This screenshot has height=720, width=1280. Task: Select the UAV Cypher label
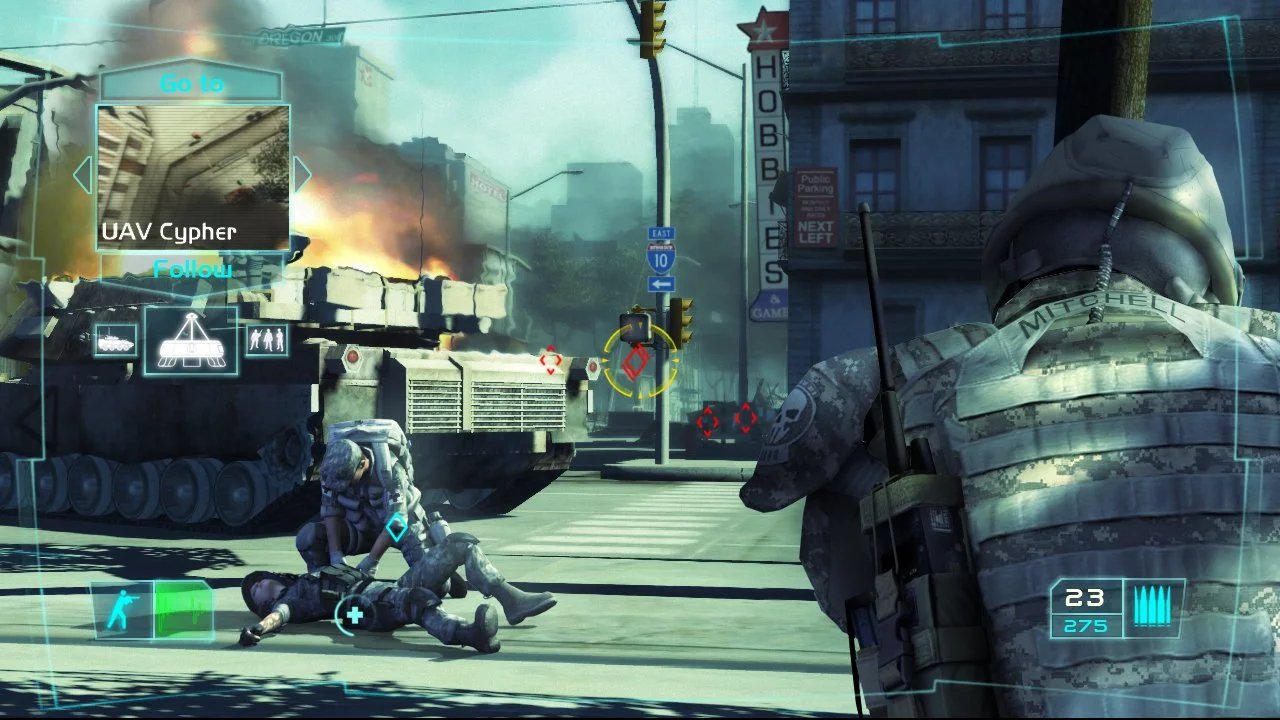[168, 231]
